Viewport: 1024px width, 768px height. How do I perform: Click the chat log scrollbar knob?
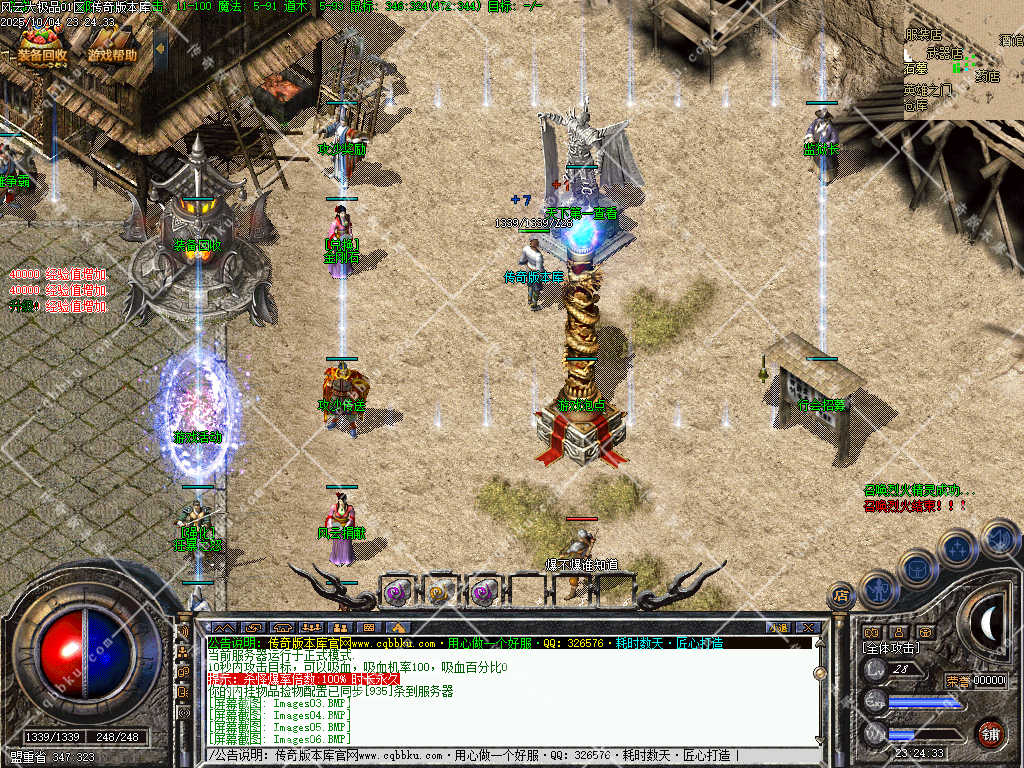tap(819, 673)
